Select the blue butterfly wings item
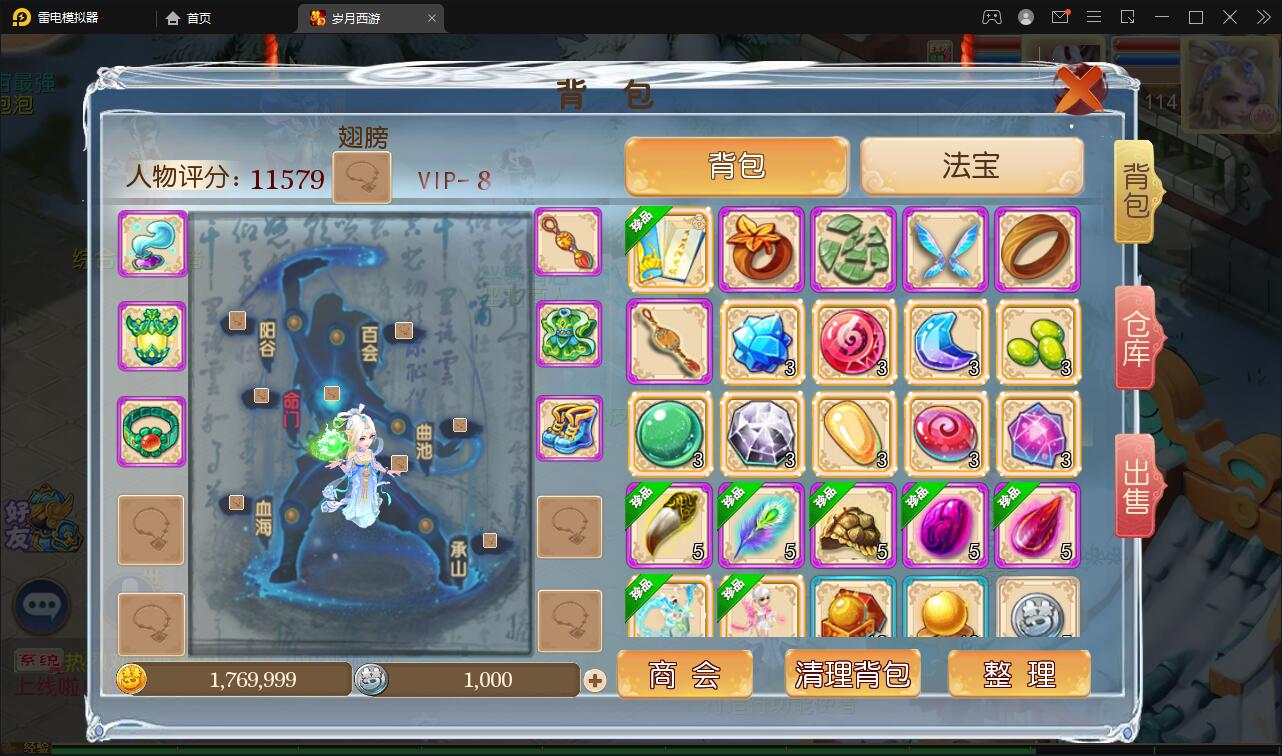Screen dimensions: 1282x756 946,248
